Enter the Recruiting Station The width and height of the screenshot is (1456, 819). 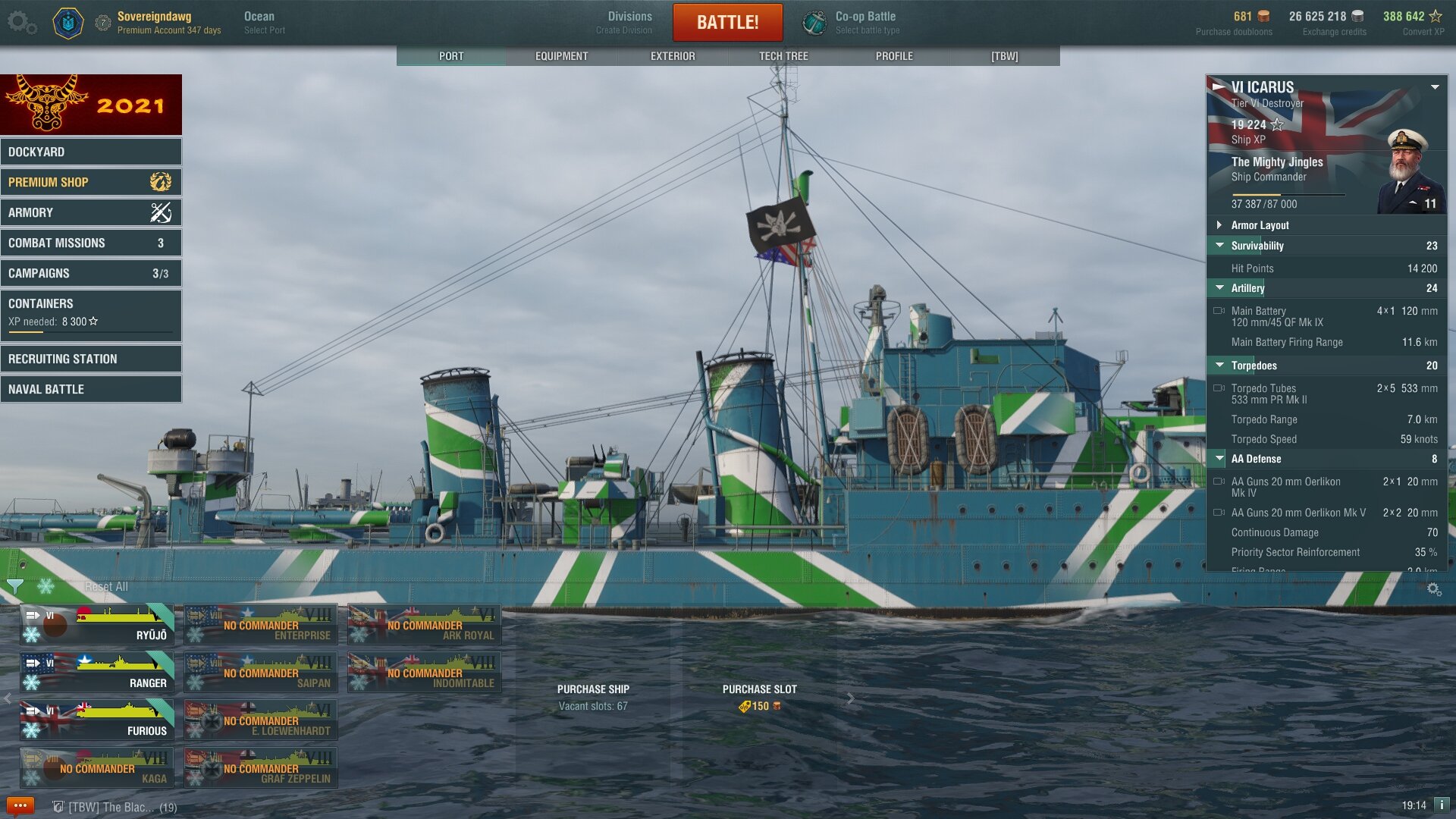click(x=91, y=359)
